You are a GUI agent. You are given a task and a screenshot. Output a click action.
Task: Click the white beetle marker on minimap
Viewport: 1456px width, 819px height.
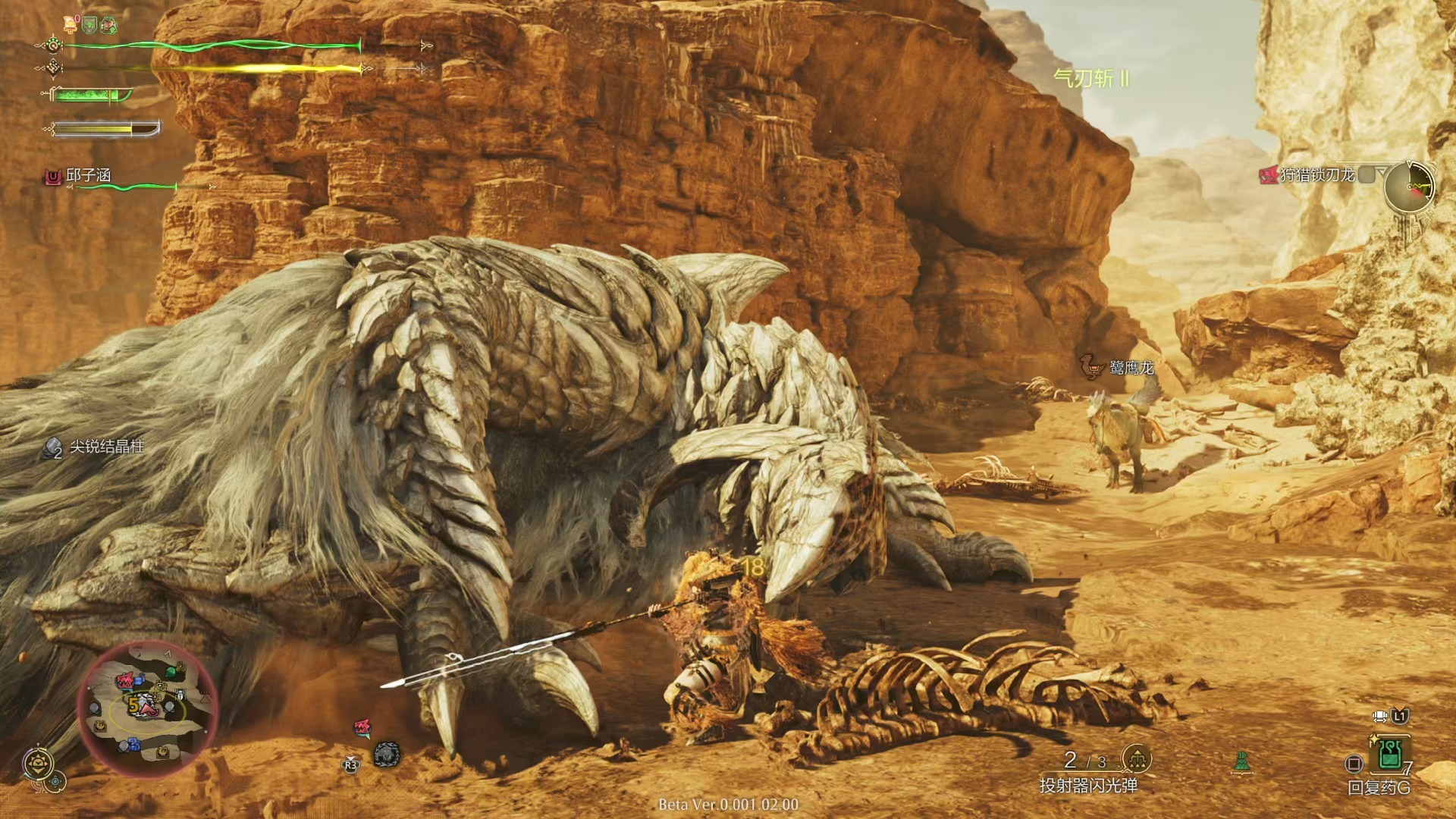pos(180,695)
